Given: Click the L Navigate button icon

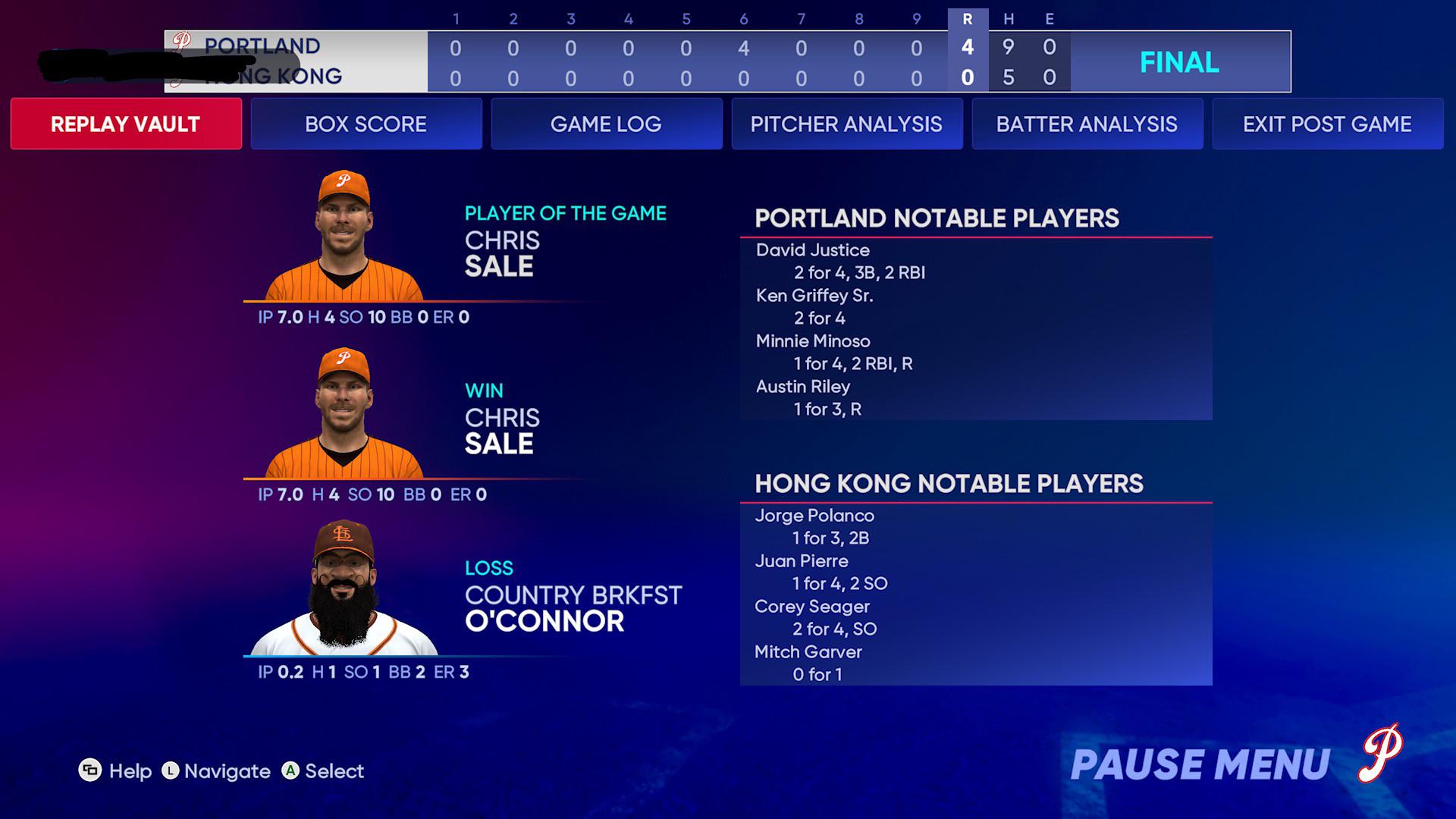Looking at the screenshot, I should (x=171, y=771).
